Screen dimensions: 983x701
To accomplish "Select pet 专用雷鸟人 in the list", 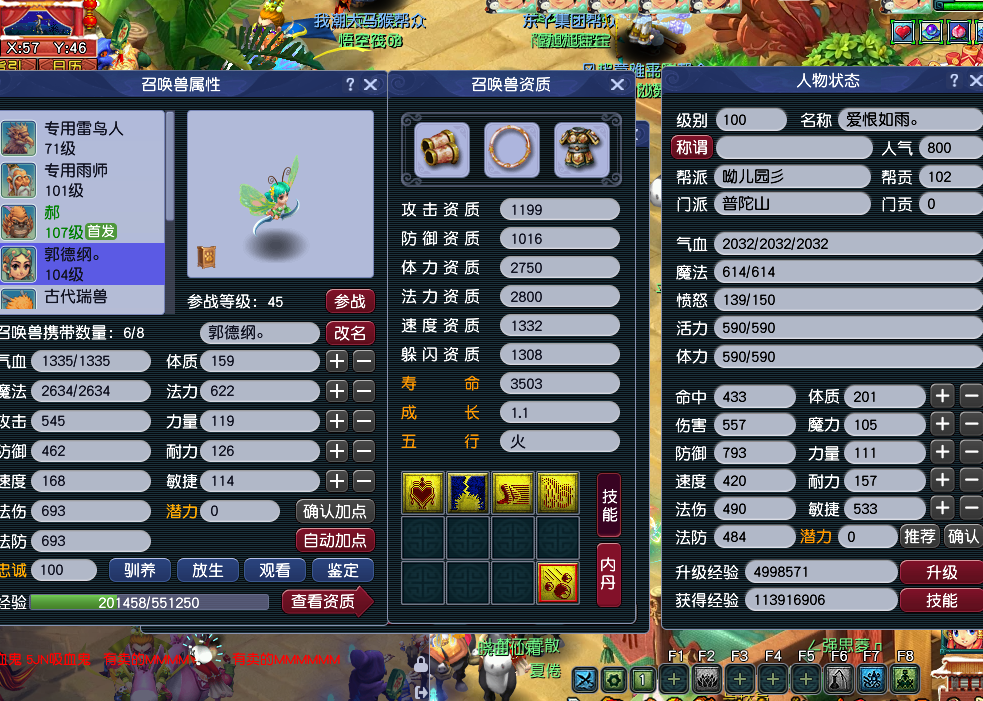I will pyautogui.click(x=83, y=138).
